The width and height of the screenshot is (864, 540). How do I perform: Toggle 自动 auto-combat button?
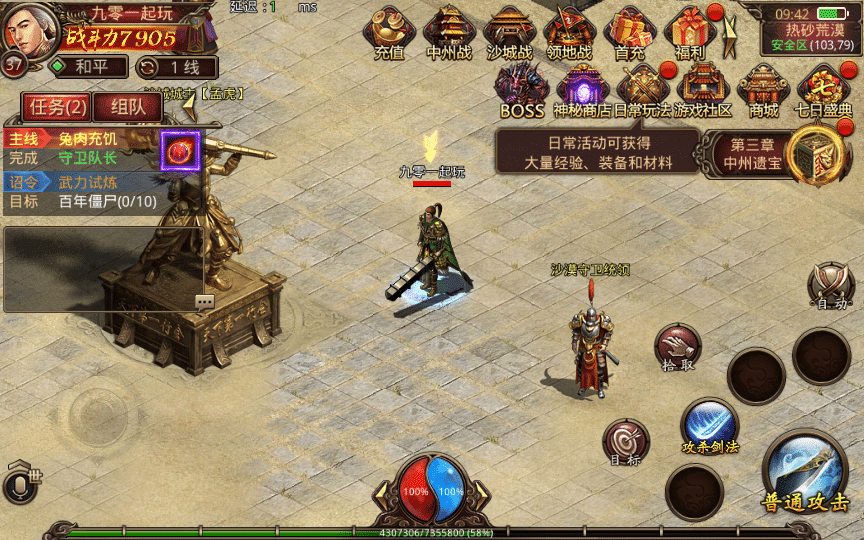[832, 286]
